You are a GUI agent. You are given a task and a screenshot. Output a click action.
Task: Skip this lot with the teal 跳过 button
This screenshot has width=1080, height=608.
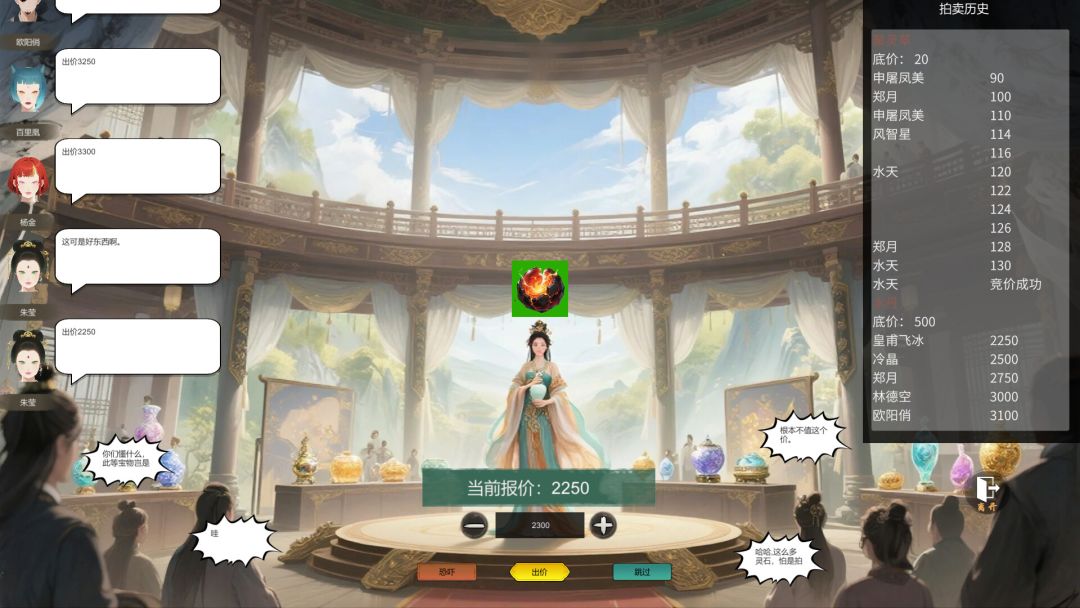pyautogui.click(x=642, y=572)
